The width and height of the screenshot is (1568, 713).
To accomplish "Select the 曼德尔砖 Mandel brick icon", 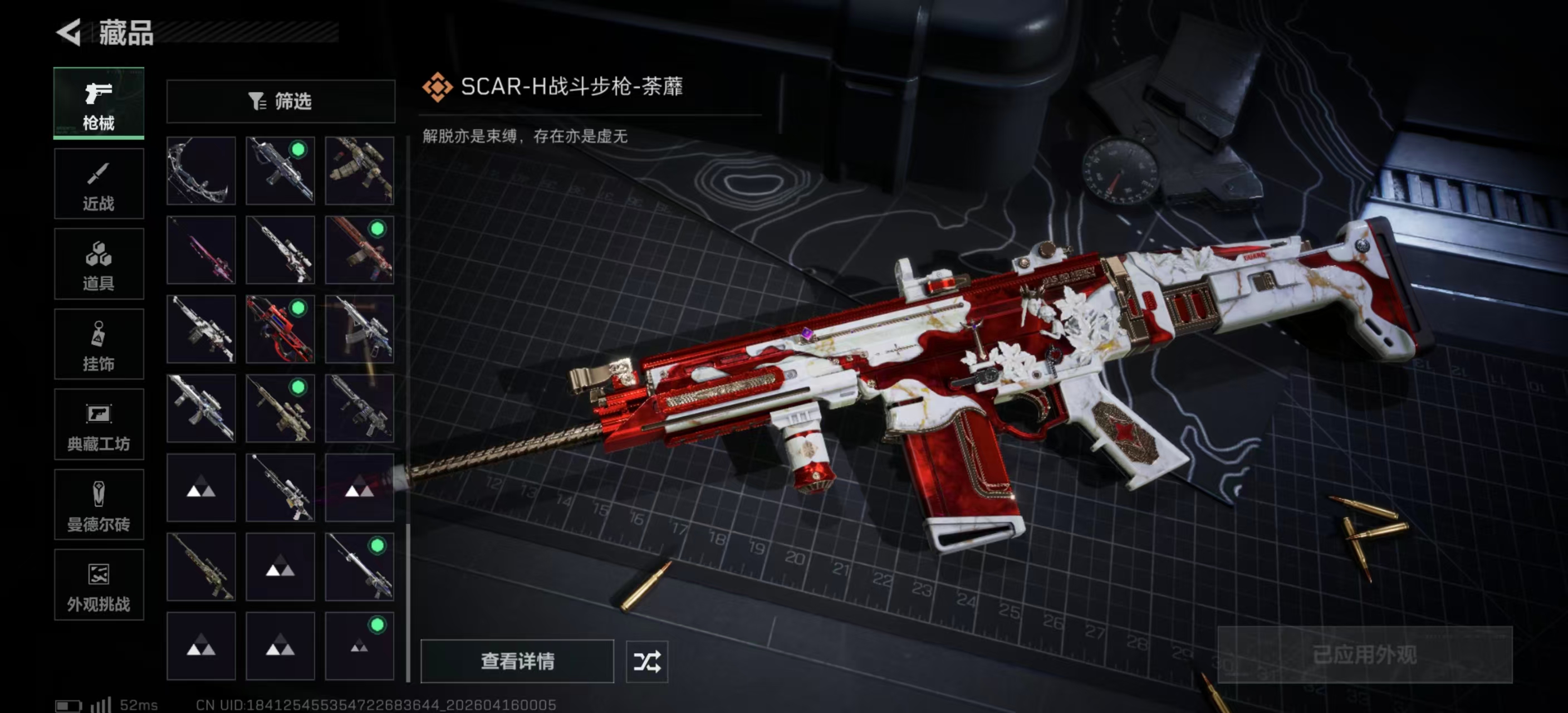I will coord(99,505).
